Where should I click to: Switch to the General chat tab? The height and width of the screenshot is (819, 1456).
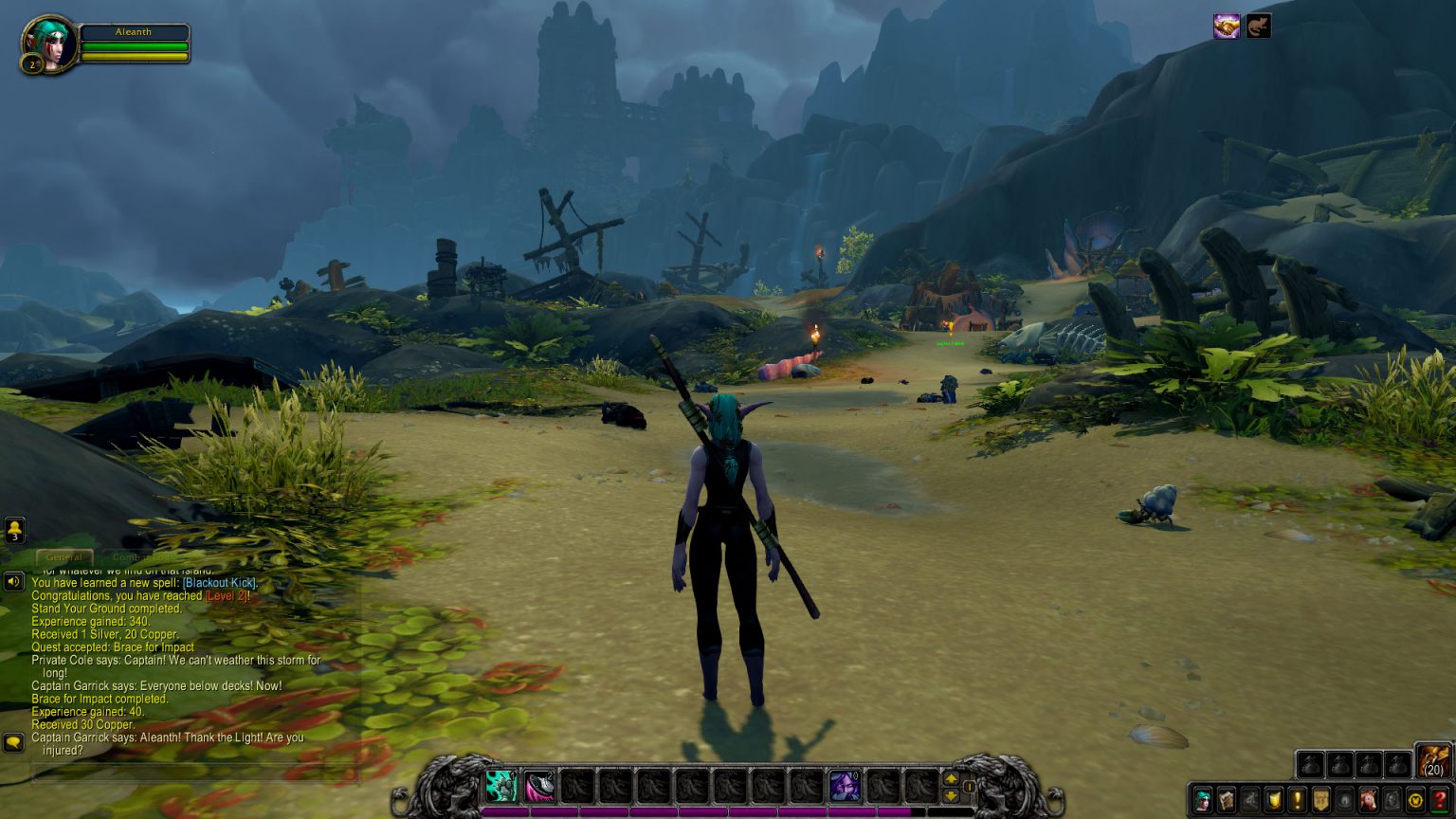64,557
